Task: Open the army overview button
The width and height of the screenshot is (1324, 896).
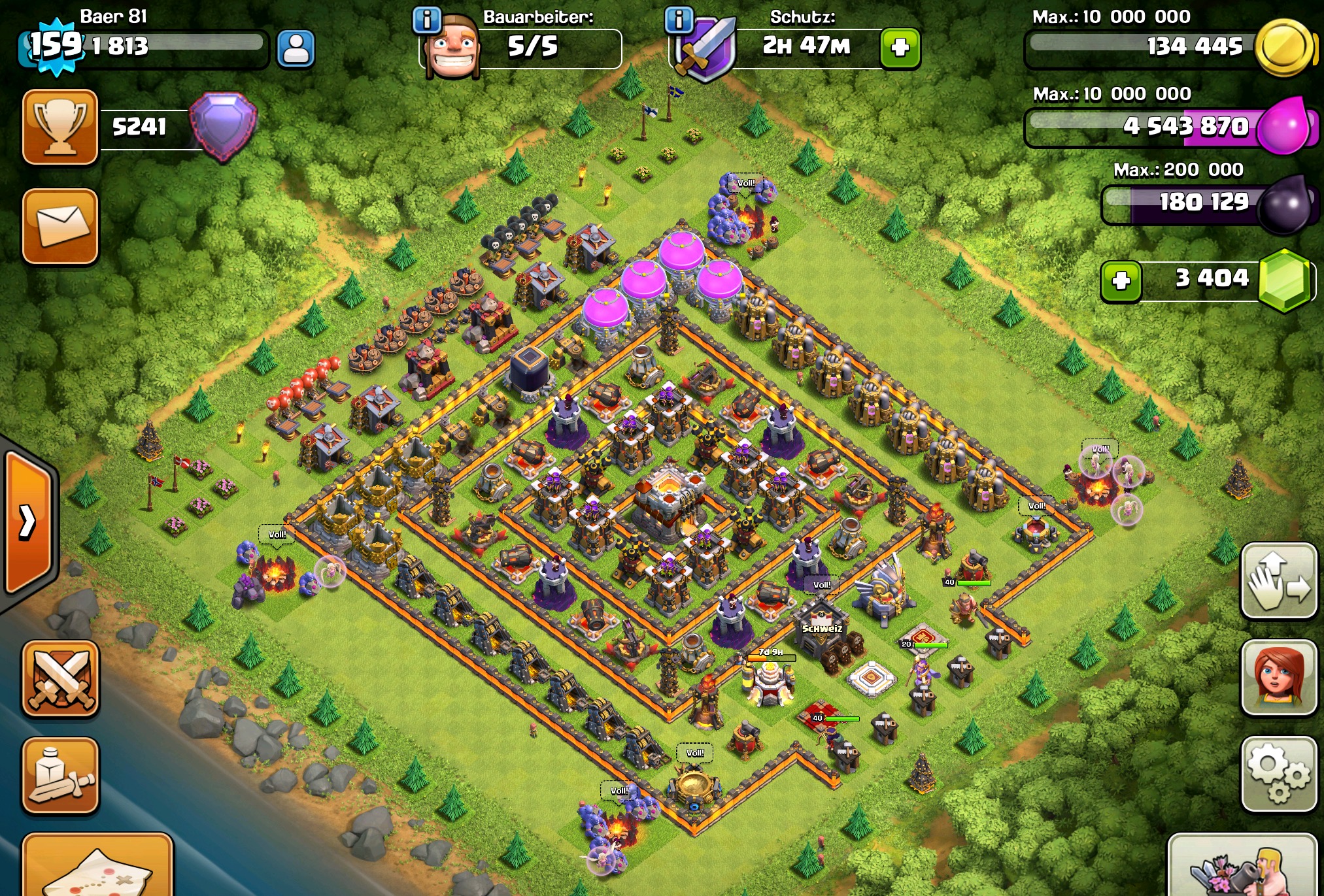Action: coord(60,776)
